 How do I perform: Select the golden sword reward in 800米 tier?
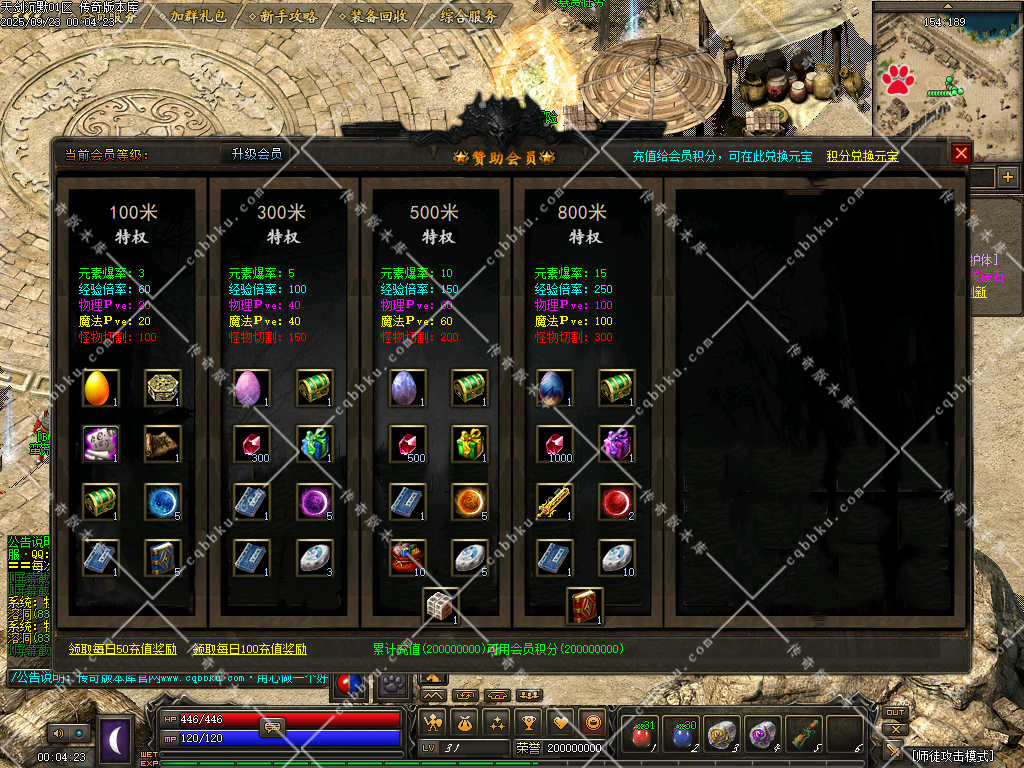coord(554,501)
